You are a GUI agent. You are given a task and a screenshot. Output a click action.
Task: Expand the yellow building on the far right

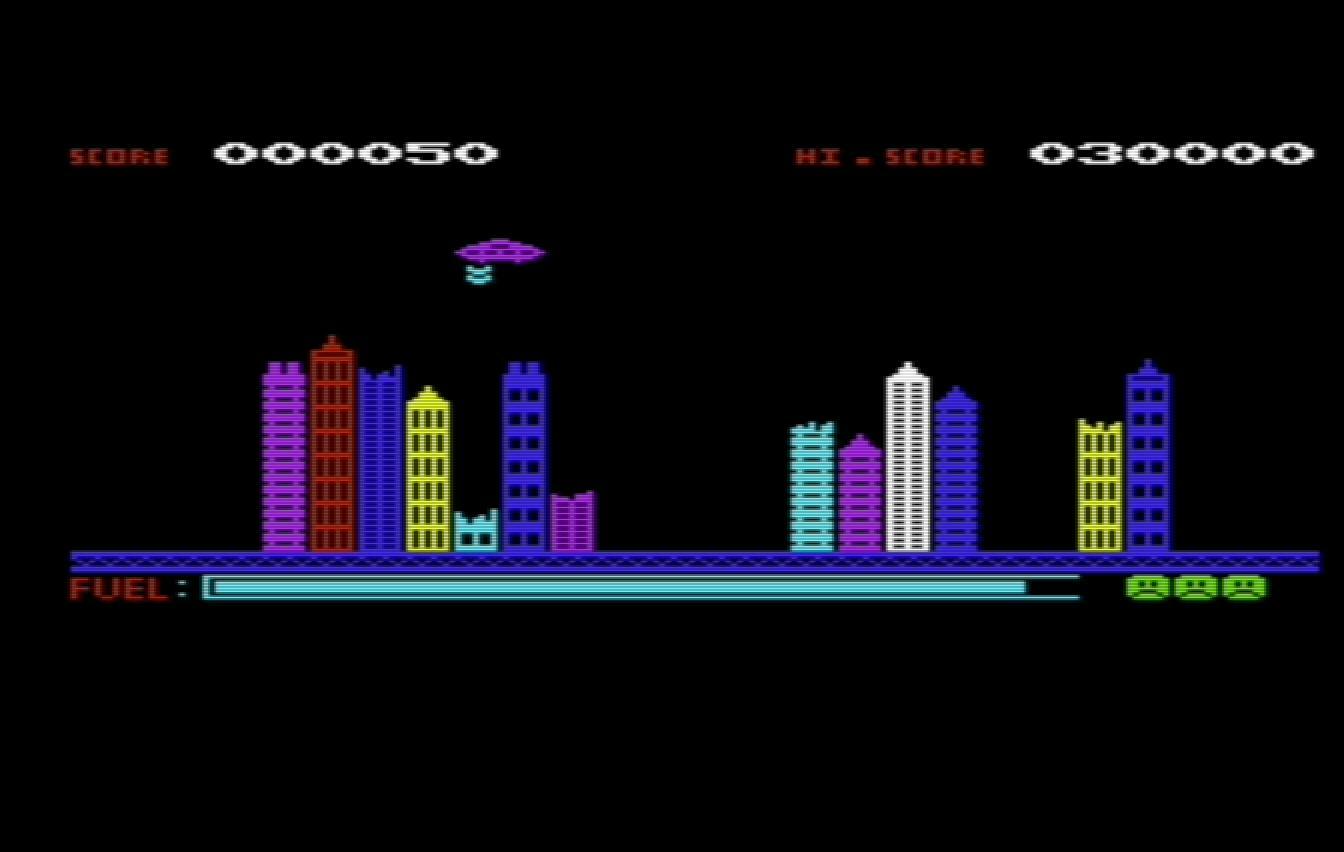(x=1100, y=485)
